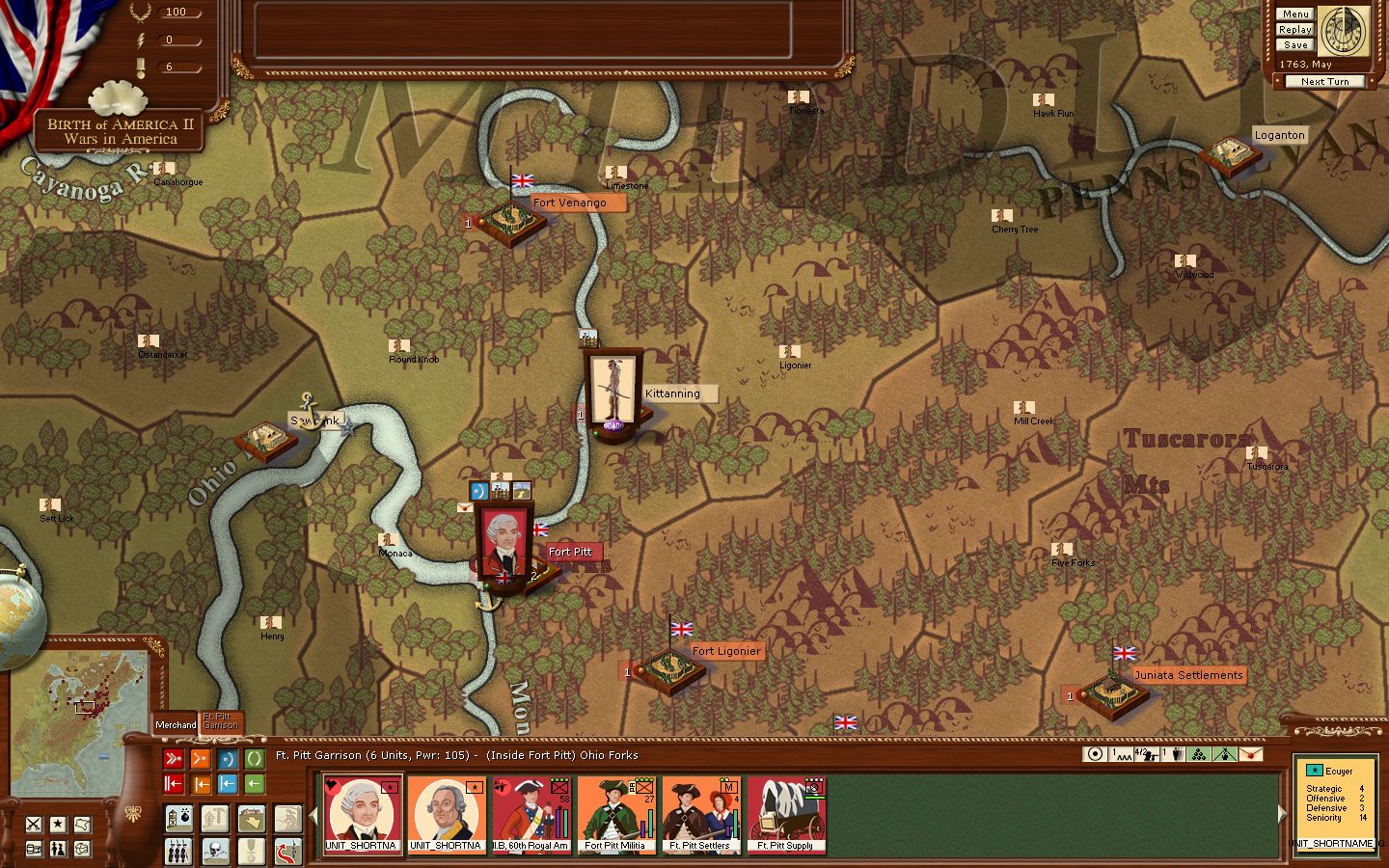Open the sealed envelope message icon
The width and height of the screenshot is (1389, 868).
pyautogui.click(x=1250, y=754)
